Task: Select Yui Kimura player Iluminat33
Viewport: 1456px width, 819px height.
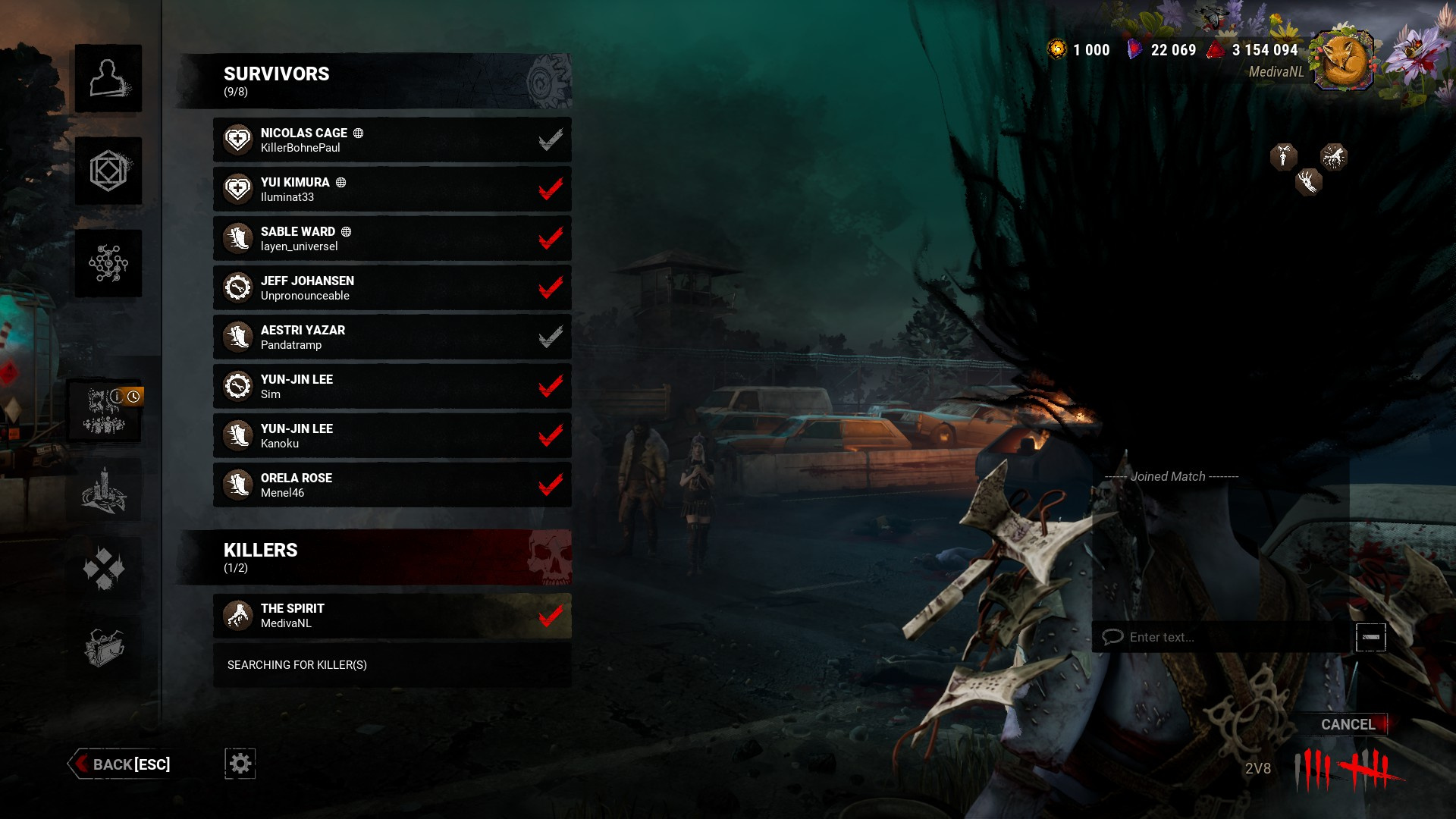Action: point(392,189)
